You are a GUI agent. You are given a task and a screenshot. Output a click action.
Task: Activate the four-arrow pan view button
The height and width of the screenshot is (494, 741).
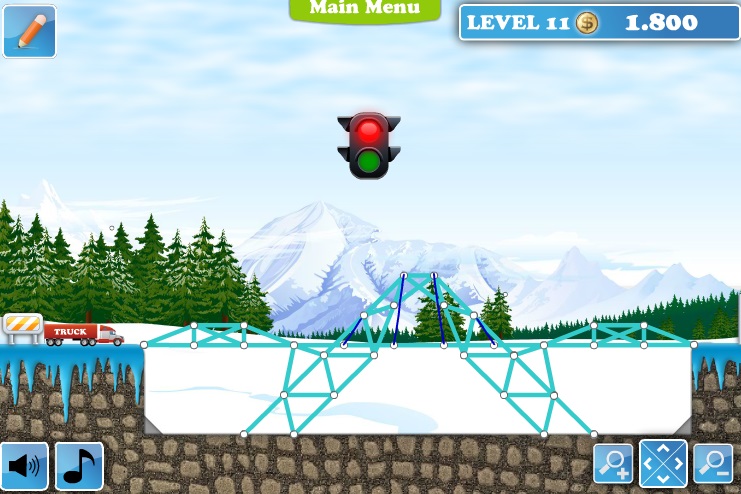(x=663, y=463)
